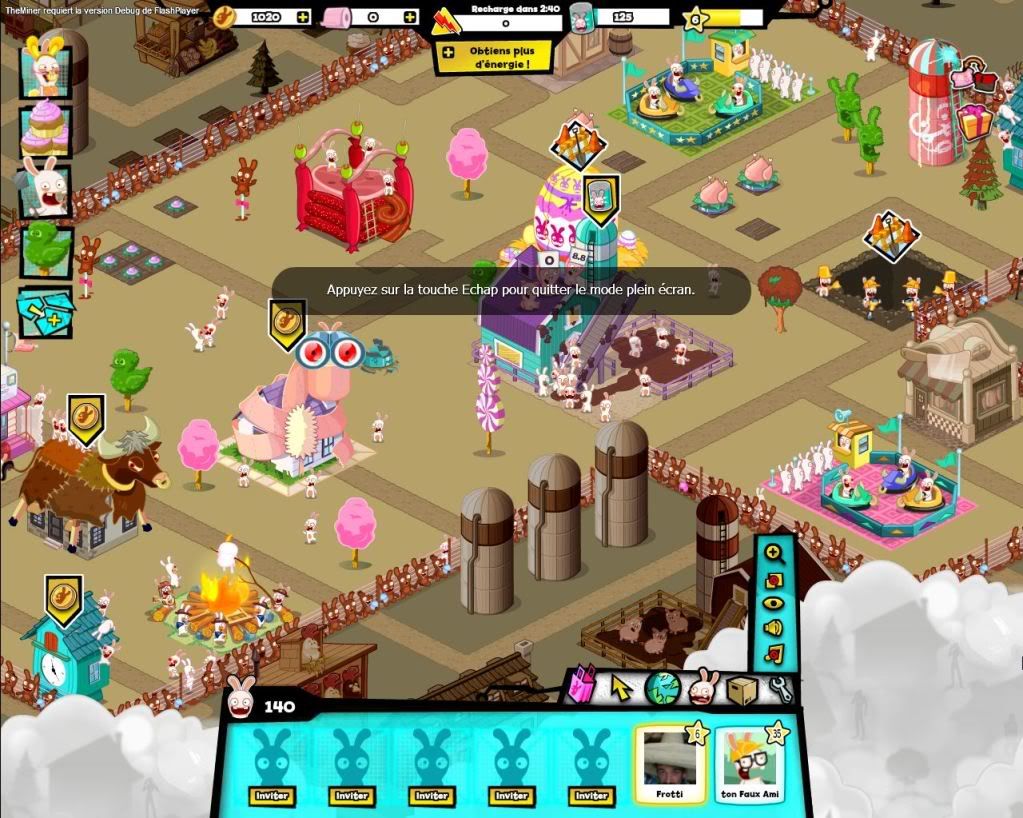This screenshot has height=818, width=1023.
Task: Add more coins with the plus button
Action: 302,17
